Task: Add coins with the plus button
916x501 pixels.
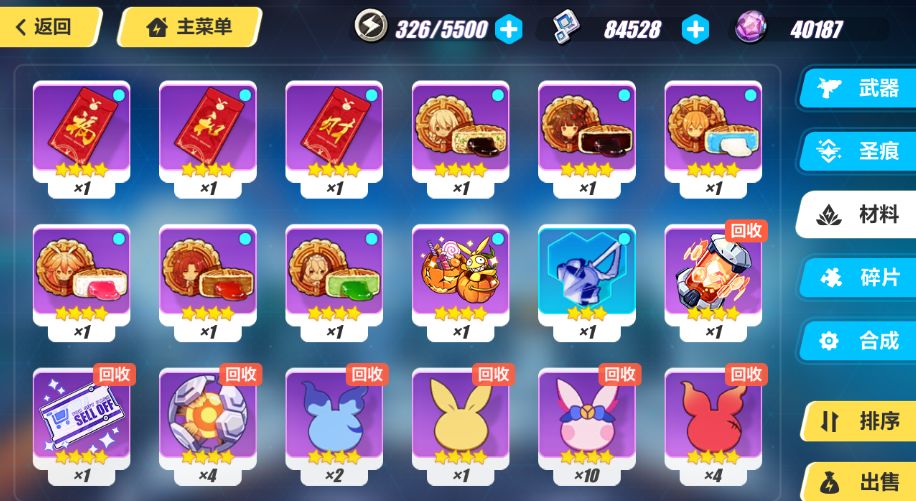Action: (x=695, y=29)
